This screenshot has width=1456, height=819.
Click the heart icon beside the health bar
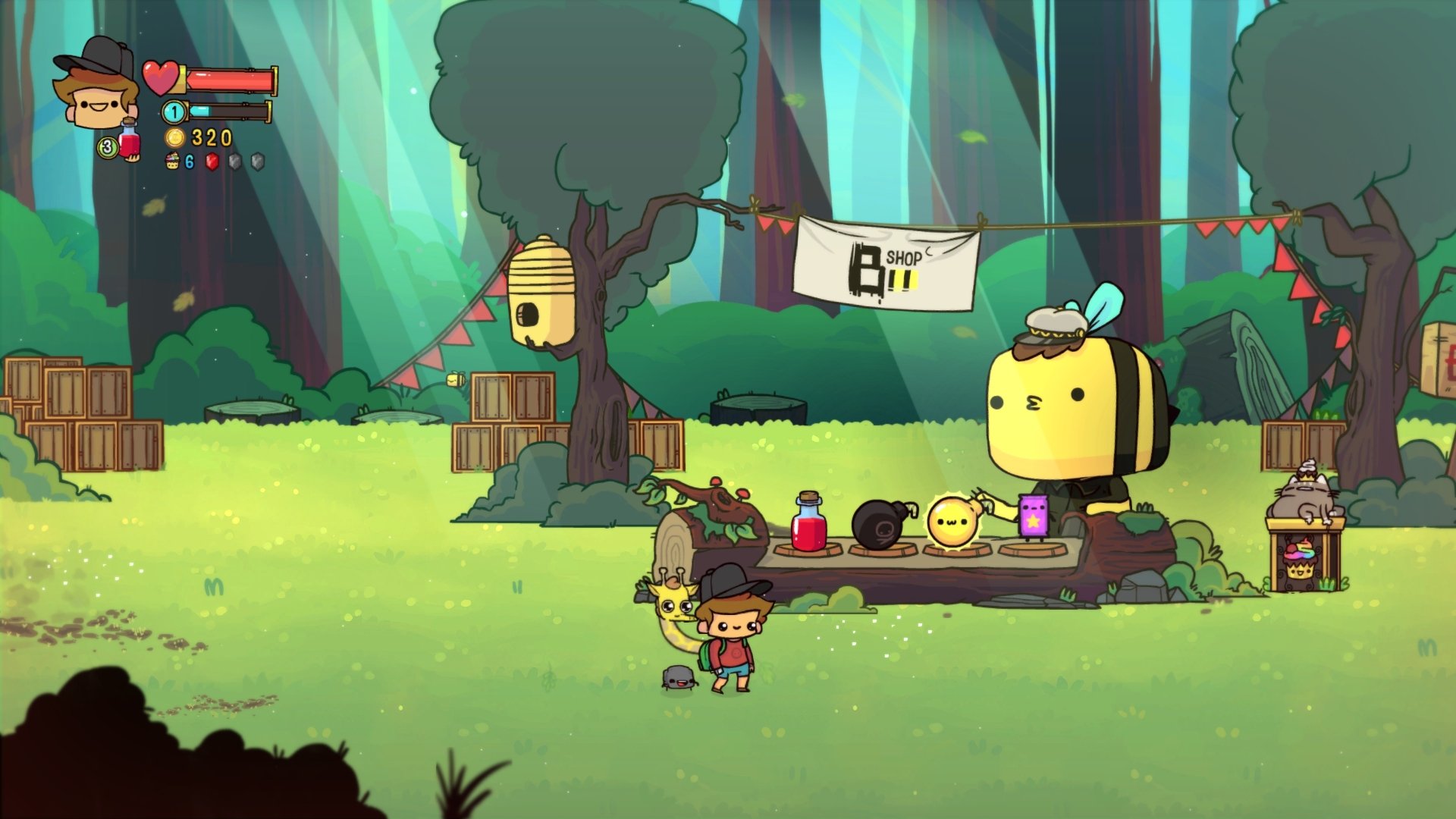161,78
